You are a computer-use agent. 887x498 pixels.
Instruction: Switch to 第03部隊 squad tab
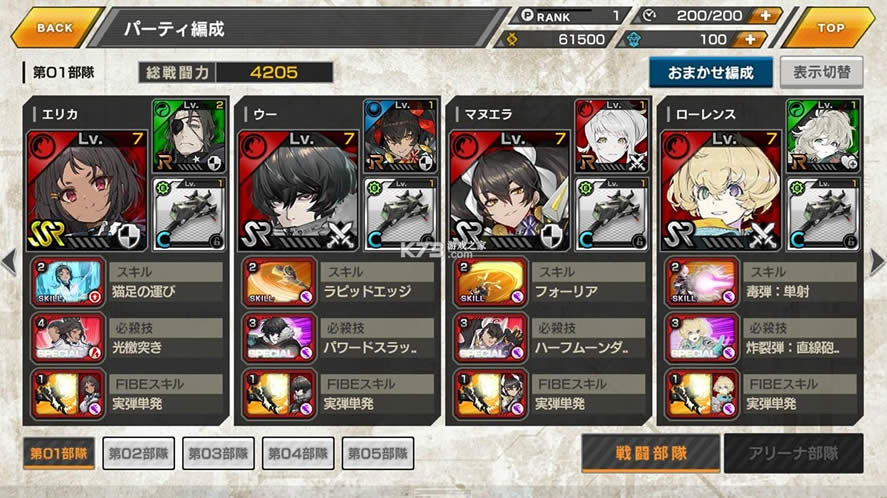coord(217,453)
